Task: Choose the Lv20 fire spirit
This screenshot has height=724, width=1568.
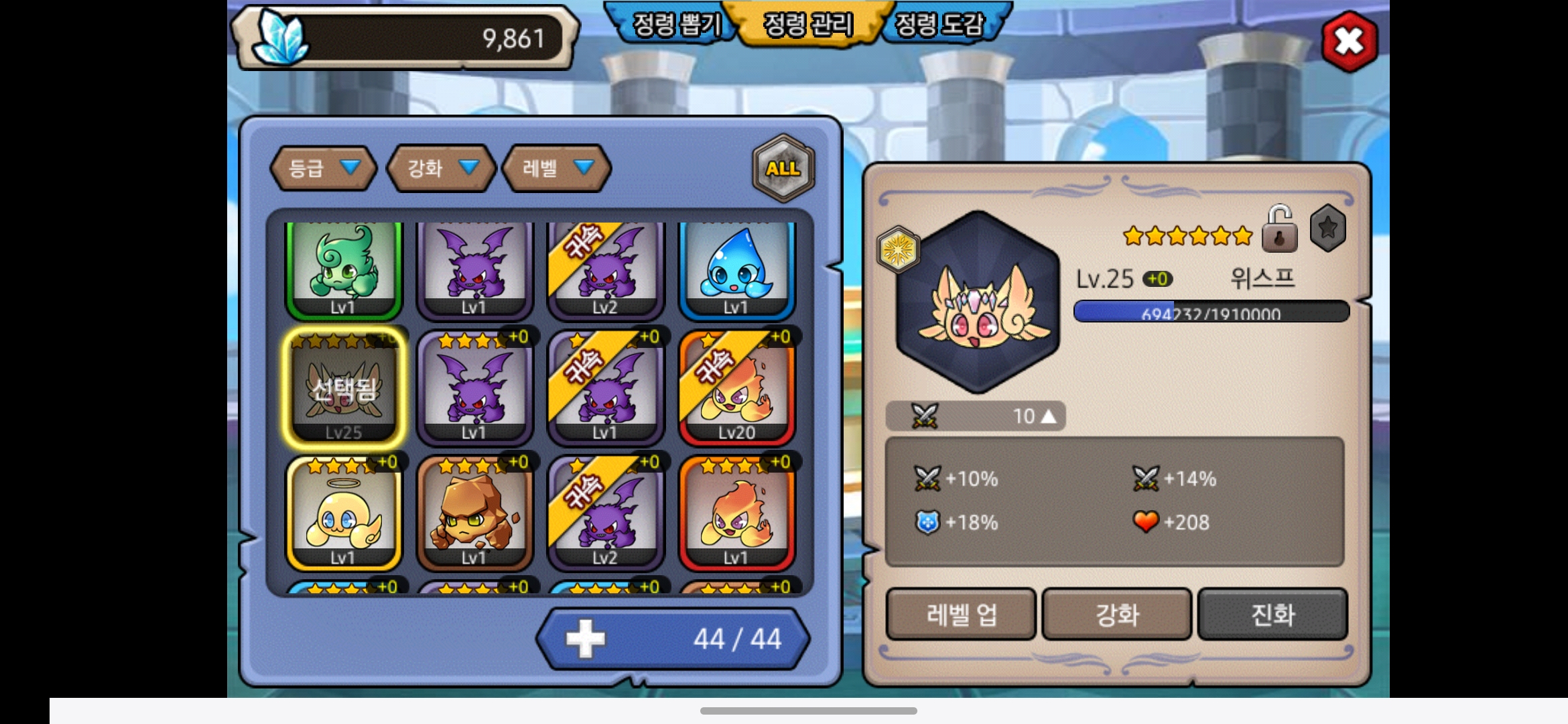Action: pyautogui.click(x=736, y=388)
